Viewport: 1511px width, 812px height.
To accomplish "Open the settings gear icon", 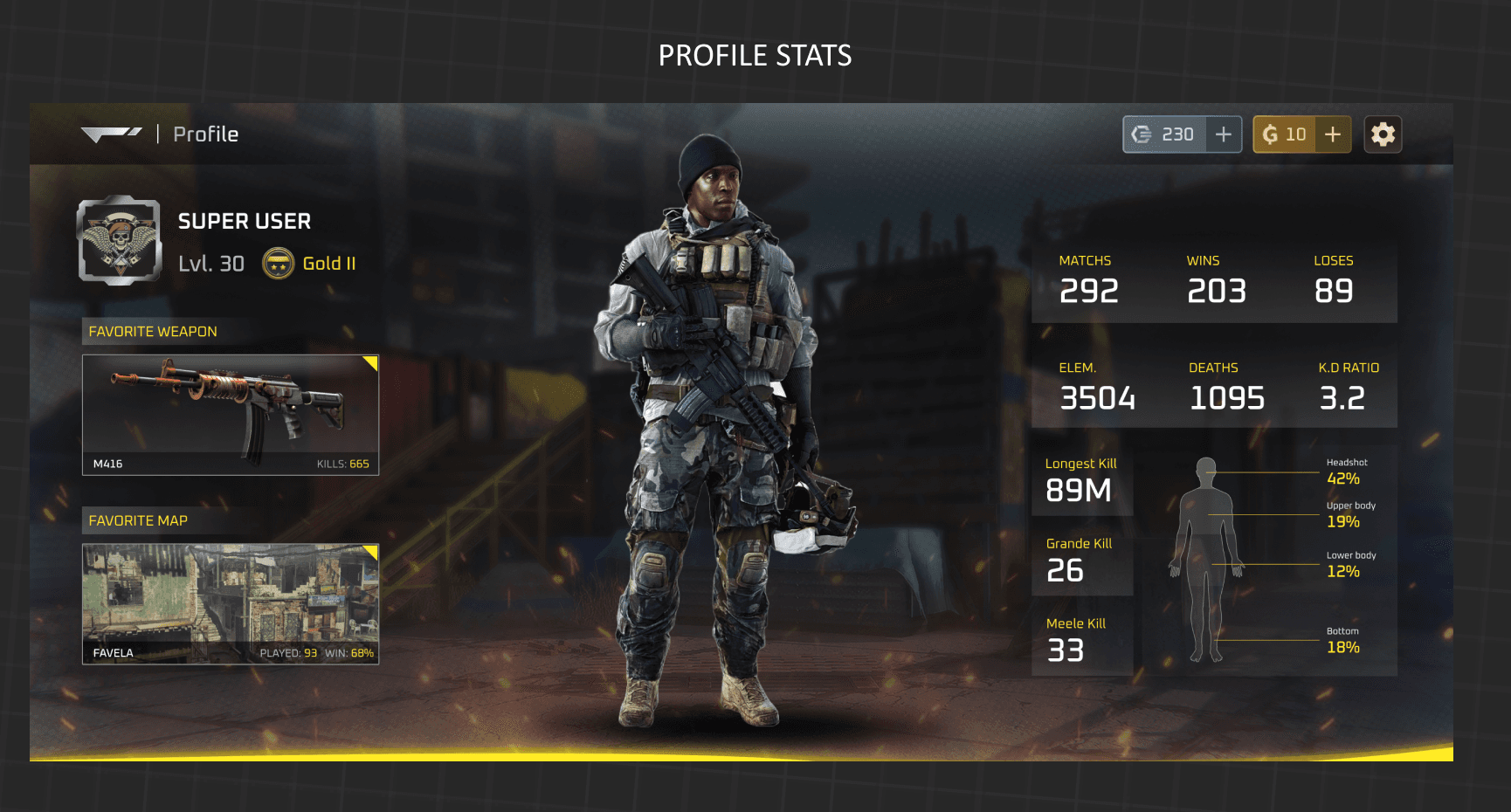I will (1383, 134).
